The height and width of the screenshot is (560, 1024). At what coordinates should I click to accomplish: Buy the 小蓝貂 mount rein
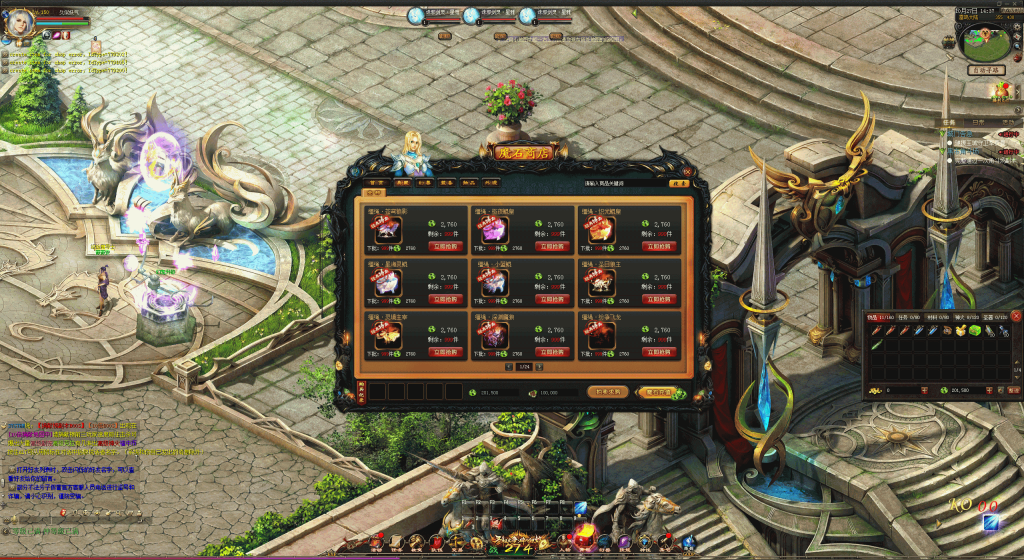point(552,298)
